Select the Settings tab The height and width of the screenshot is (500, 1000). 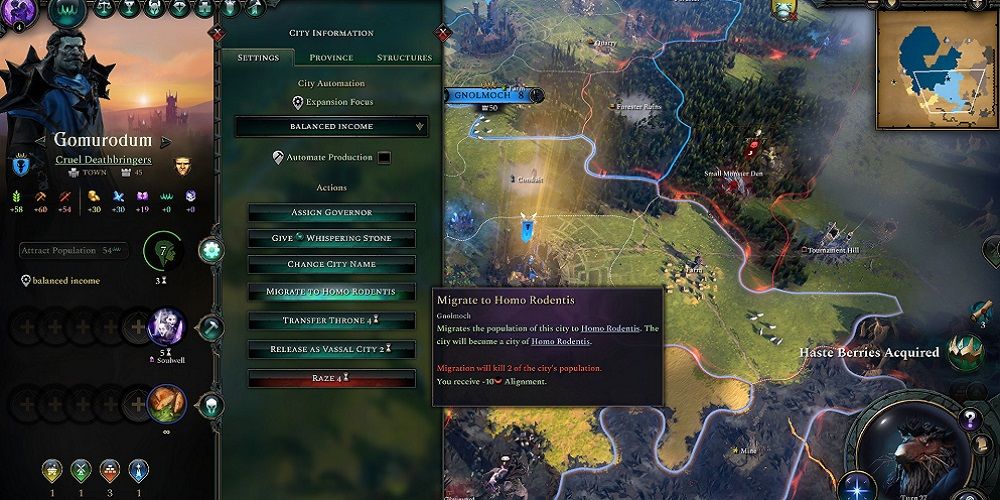pos(258,58)
